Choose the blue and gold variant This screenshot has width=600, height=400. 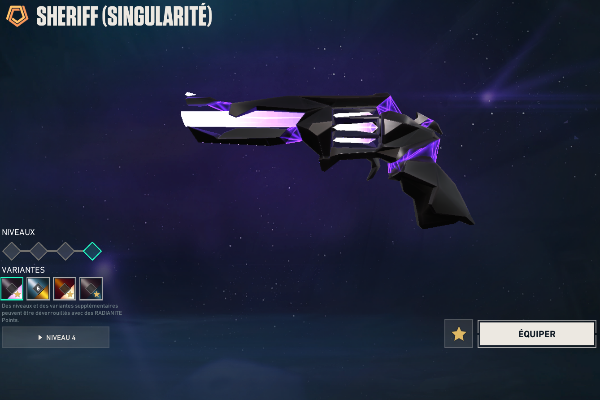(38, 289)
